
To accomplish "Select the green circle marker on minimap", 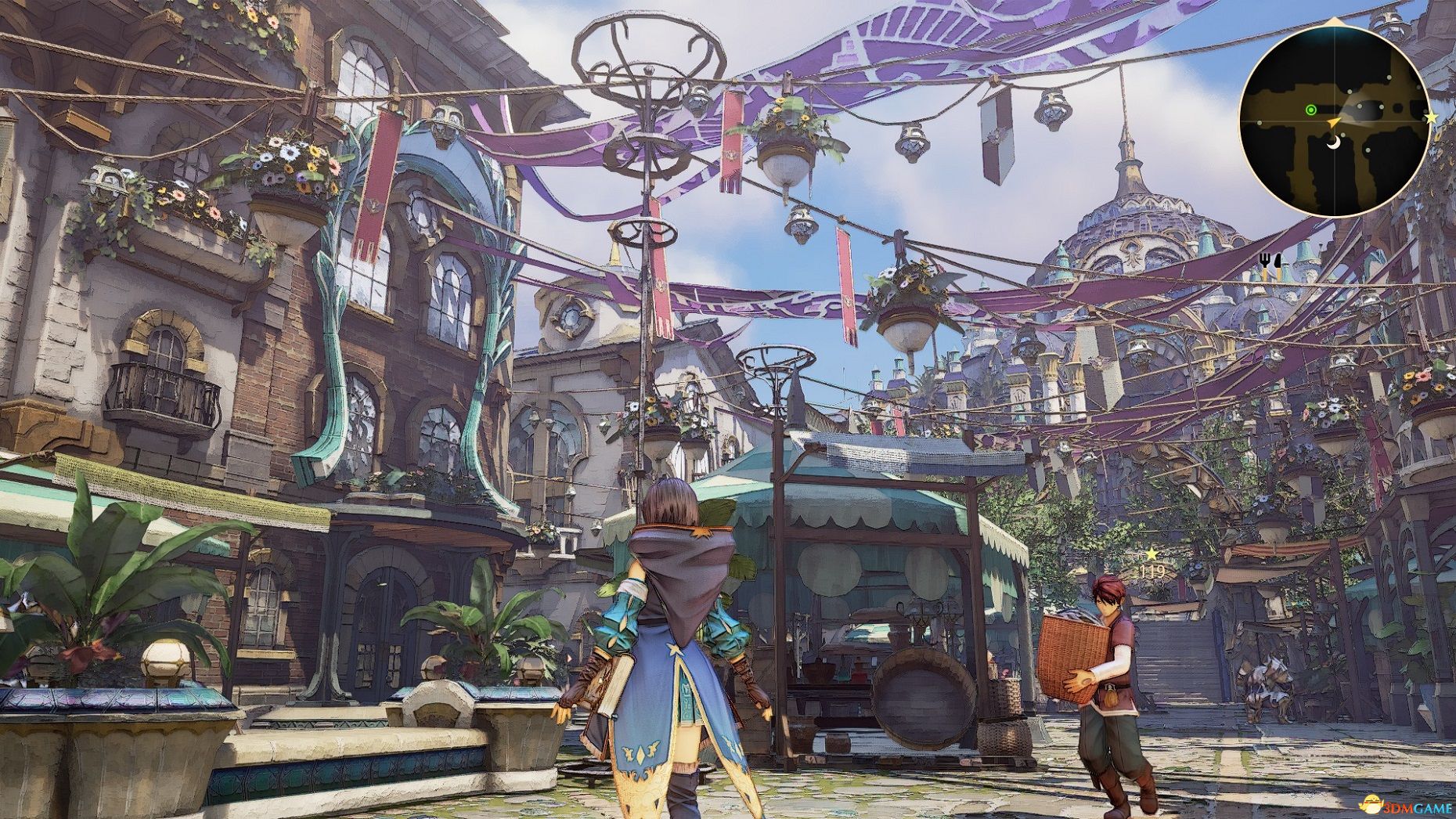I will click(1311, 110).
